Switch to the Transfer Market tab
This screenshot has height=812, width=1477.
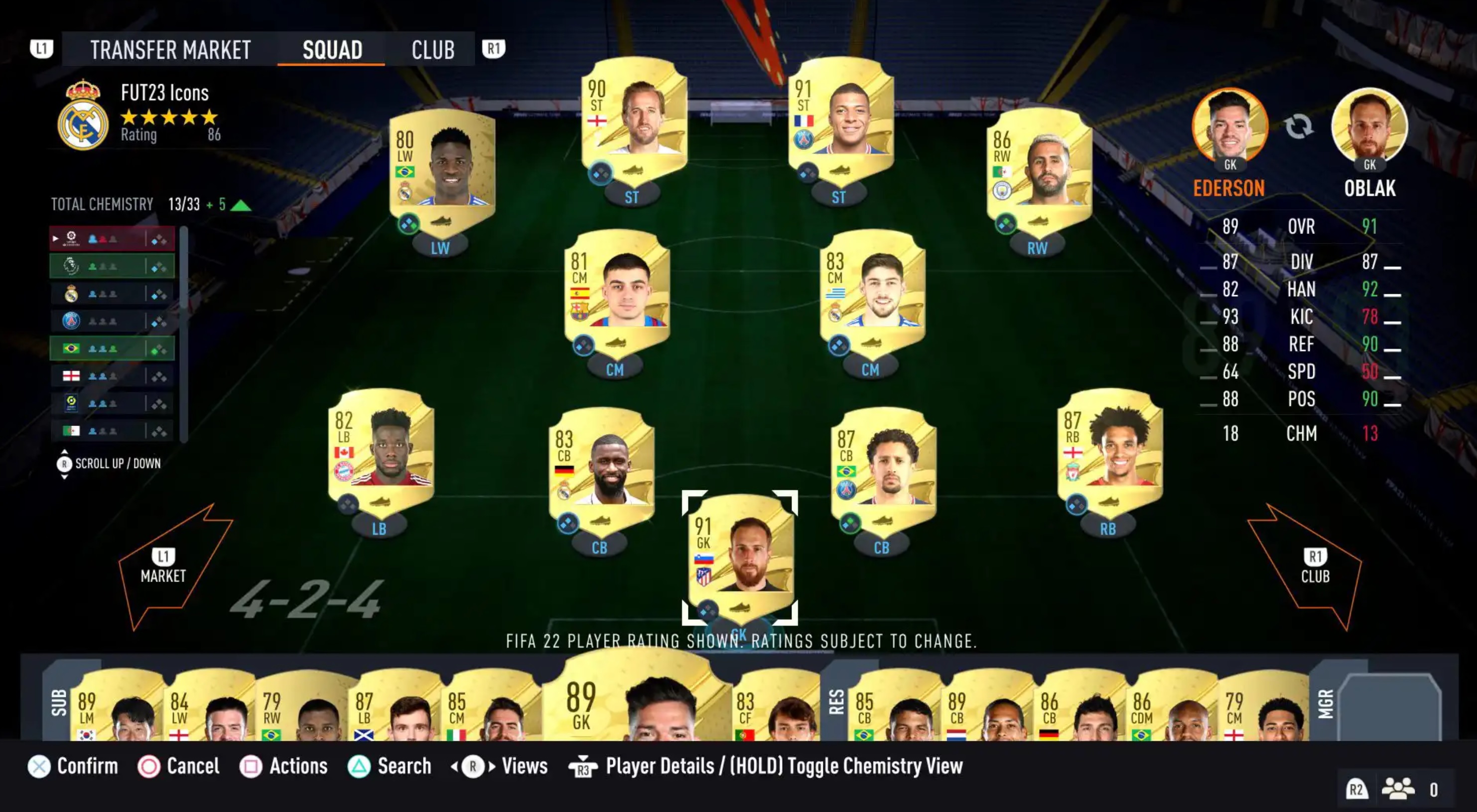(170, 50)
